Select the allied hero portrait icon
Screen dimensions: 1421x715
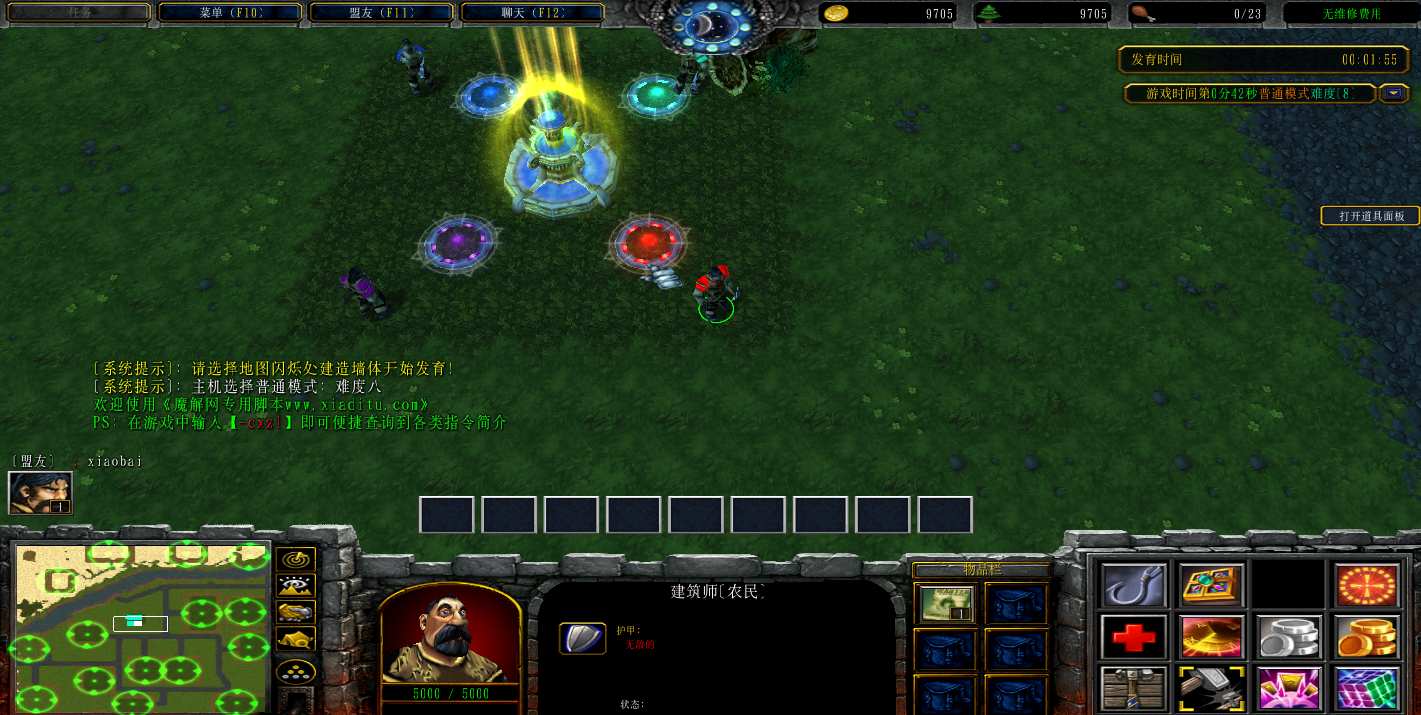click(40, 492)
